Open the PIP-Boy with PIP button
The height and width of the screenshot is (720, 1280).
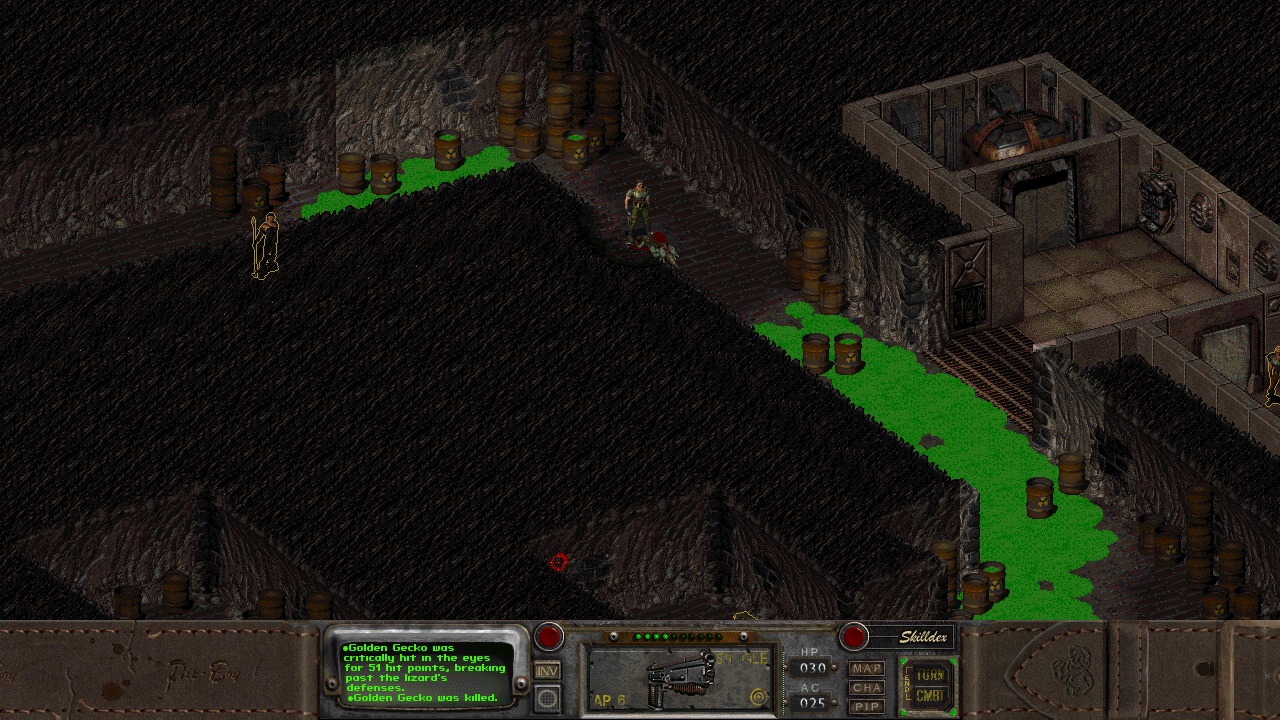(866, 706)
